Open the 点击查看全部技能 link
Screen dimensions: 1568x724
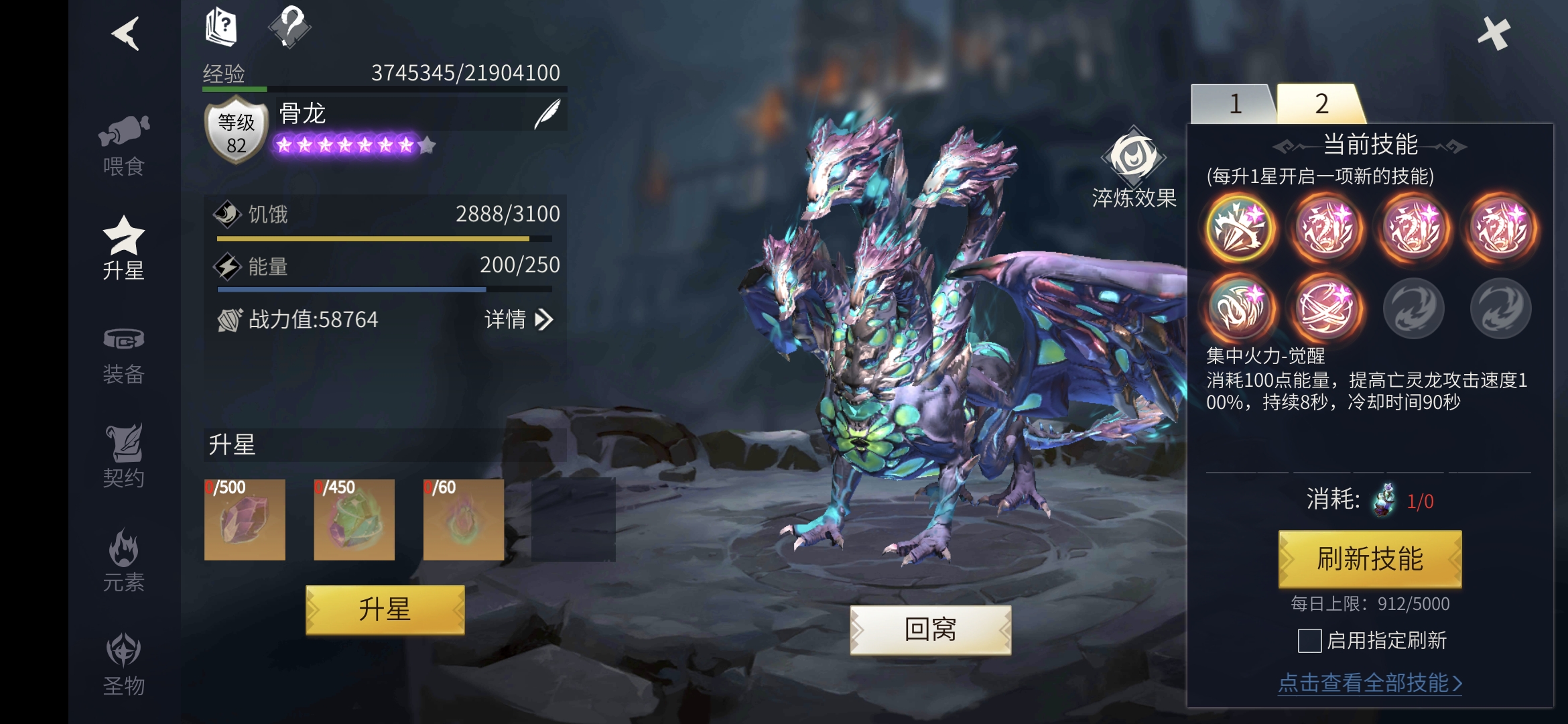(x=1370, y=683)
